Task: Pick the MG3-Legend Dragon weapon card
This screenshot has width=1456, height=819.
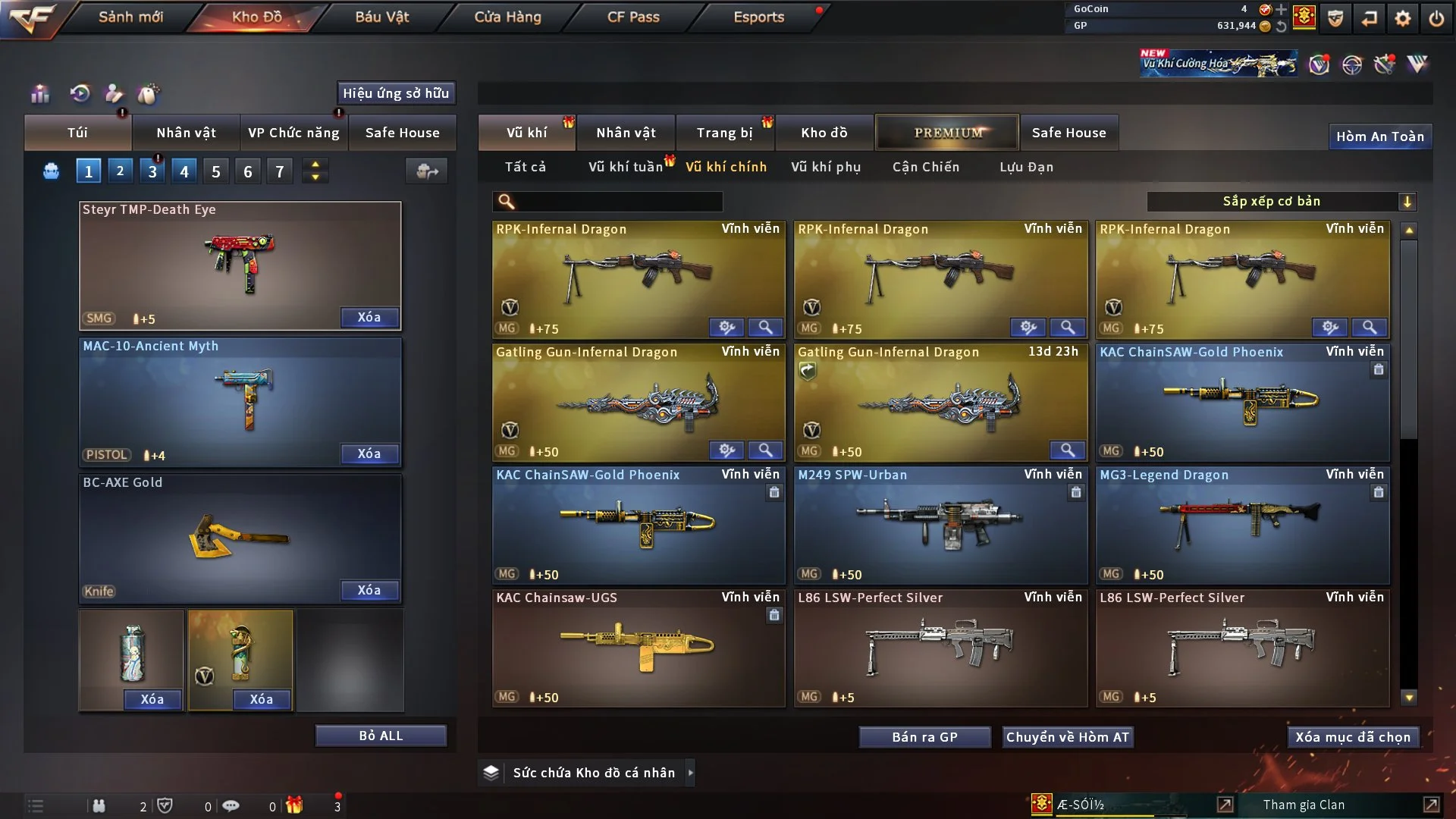Action: 1242,525
